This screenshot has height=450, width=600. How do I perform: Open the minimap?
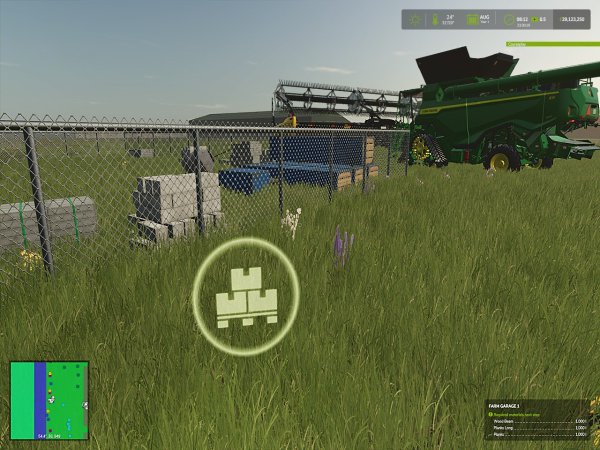click(49, 400)
